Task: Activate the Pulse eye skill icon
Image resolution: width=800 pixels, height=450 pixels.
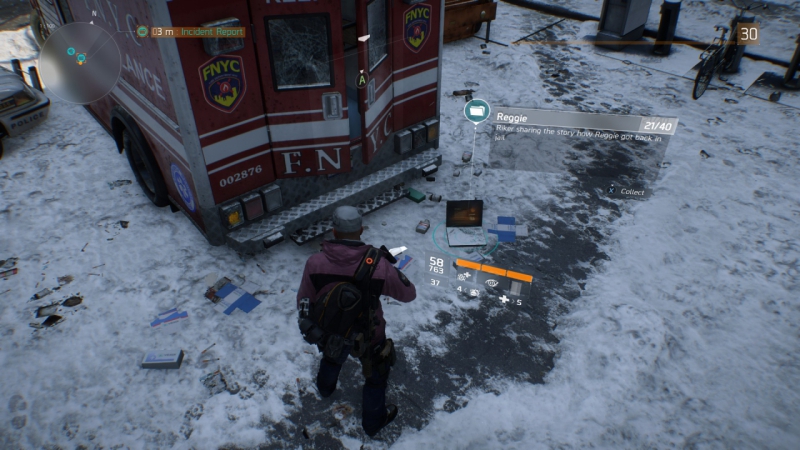Action: [x=493, y=283]
